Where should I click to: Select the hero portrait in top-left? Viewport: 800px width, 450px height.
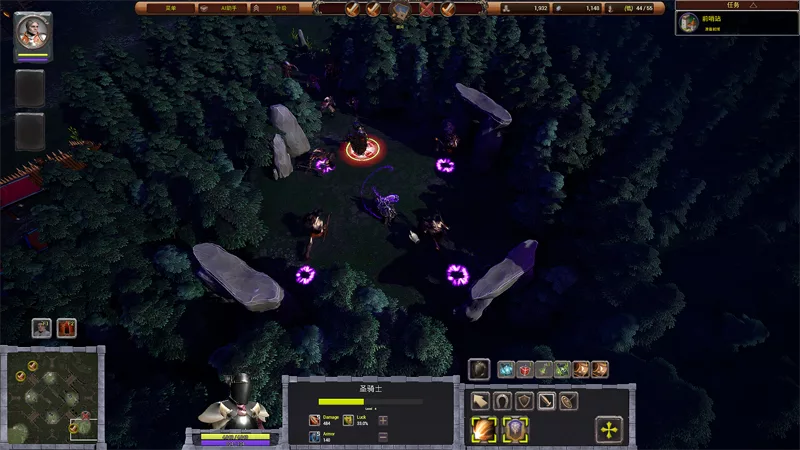pyautogui.click(x=33, y=32)
